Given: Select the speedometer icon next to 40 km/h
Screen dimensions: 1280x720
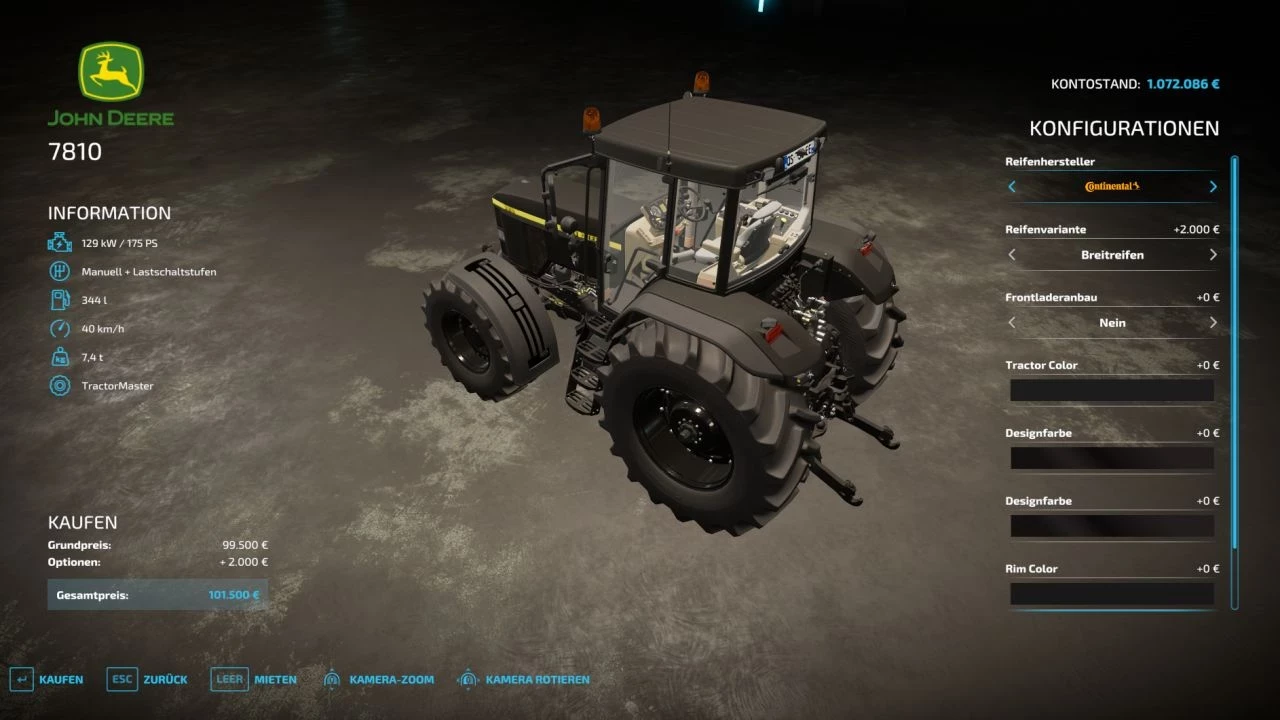Looking at the screenshot, I should [x=60, y=328].
